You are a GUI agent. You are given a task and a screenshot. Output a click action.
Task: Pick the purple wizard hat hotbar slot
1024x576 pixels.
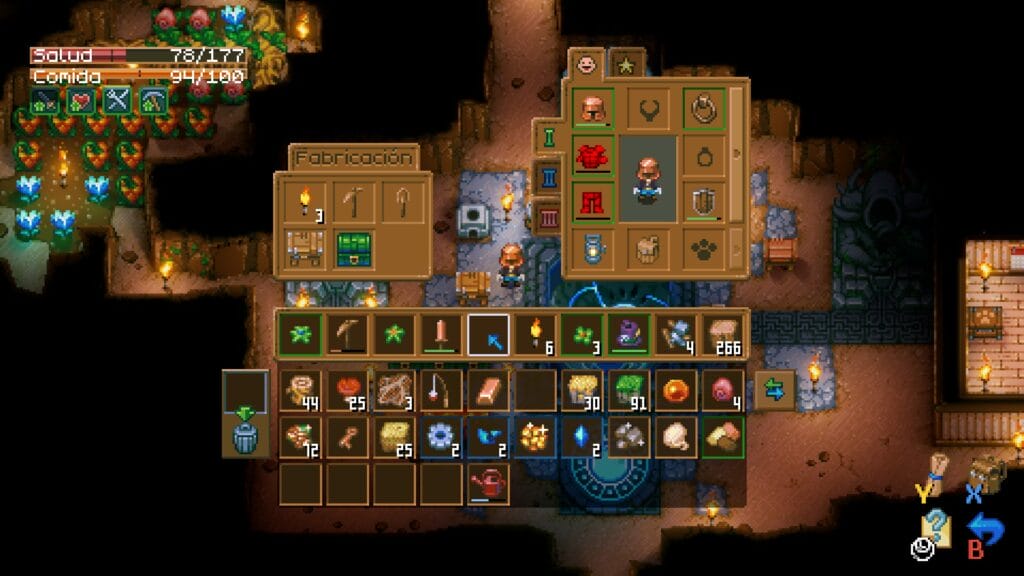pos(629,334)
